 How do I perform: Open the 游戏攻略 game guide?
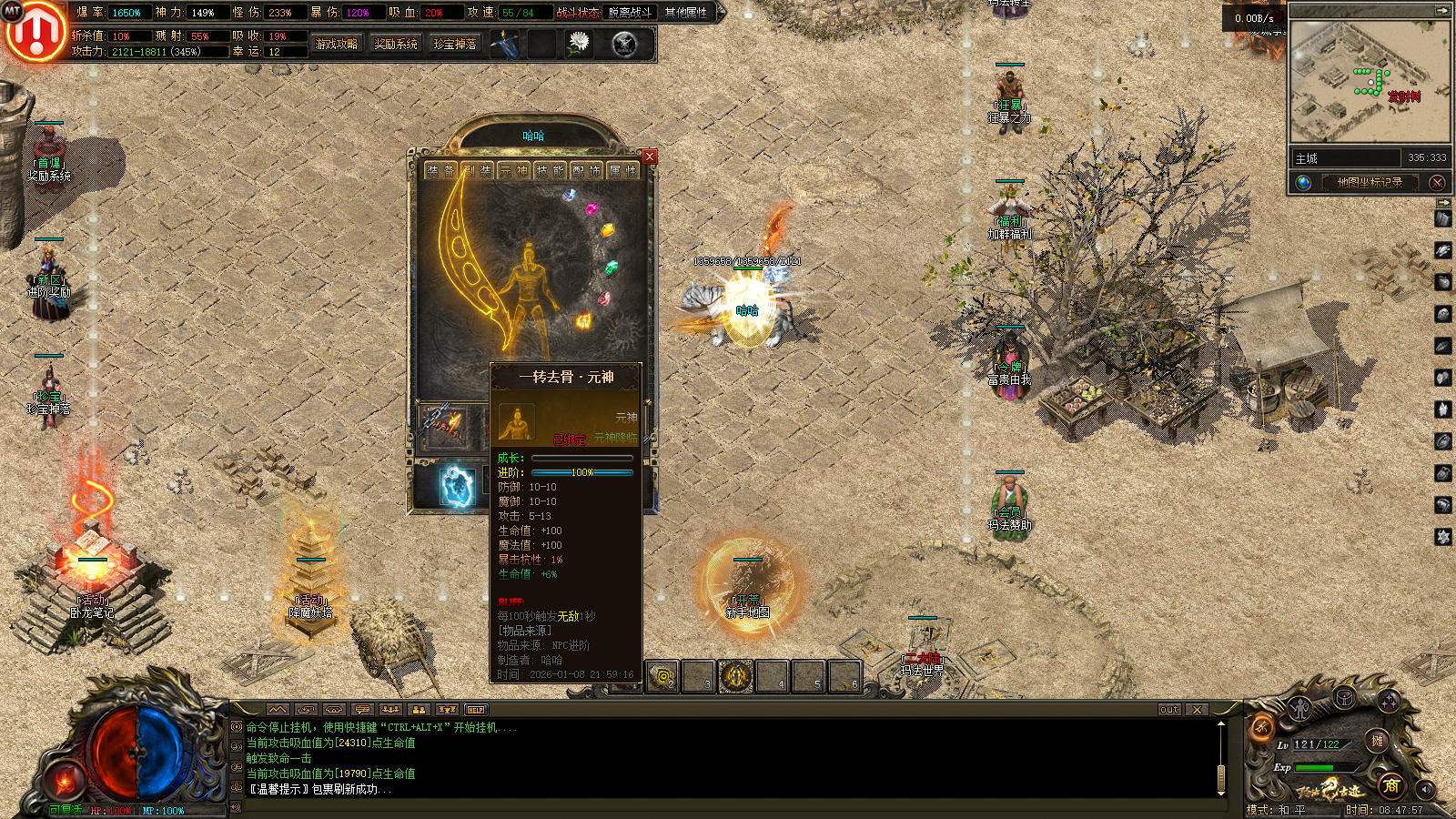337,44
